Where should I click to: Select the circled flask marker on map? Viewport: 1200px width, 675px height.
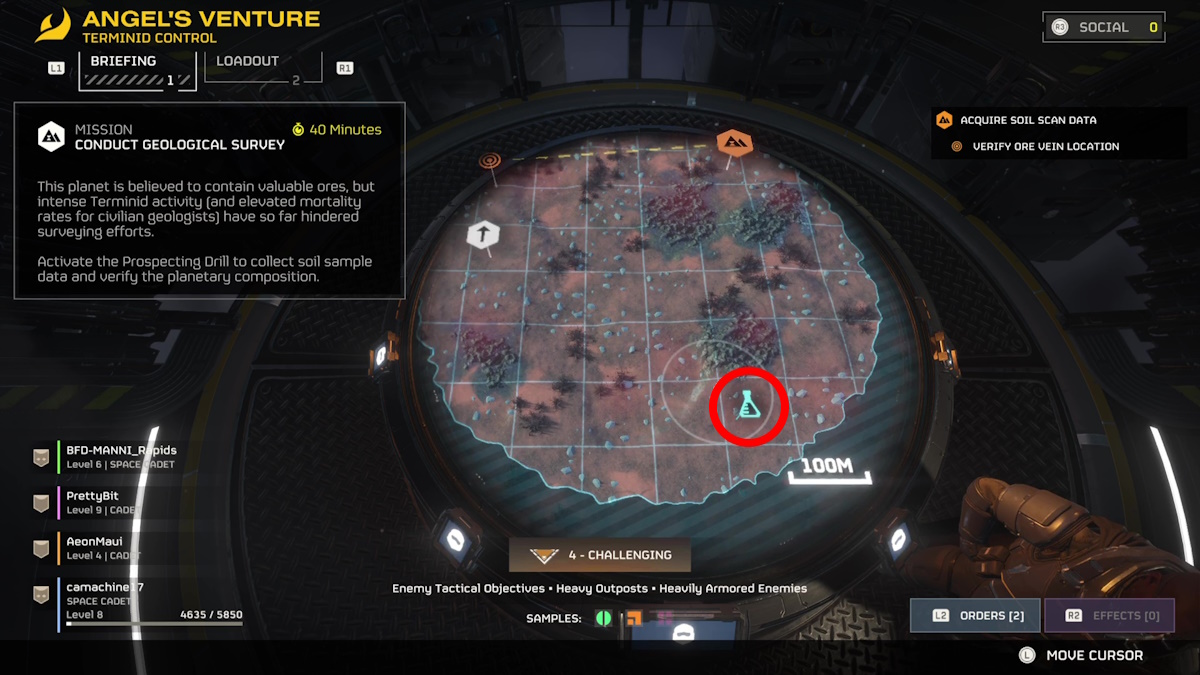(x=749, y=405)
